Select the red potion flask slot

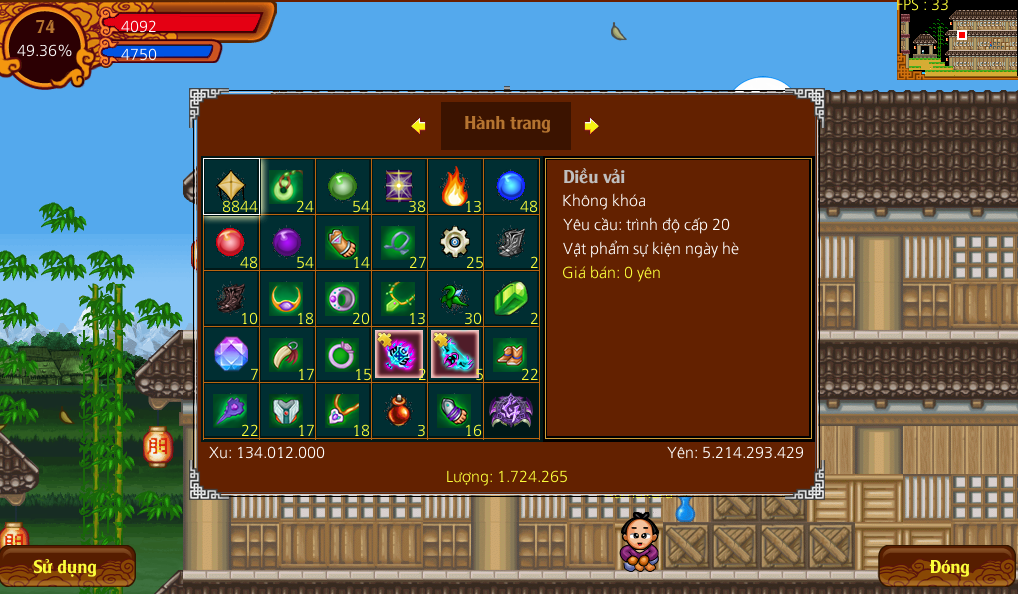[399, 411]
